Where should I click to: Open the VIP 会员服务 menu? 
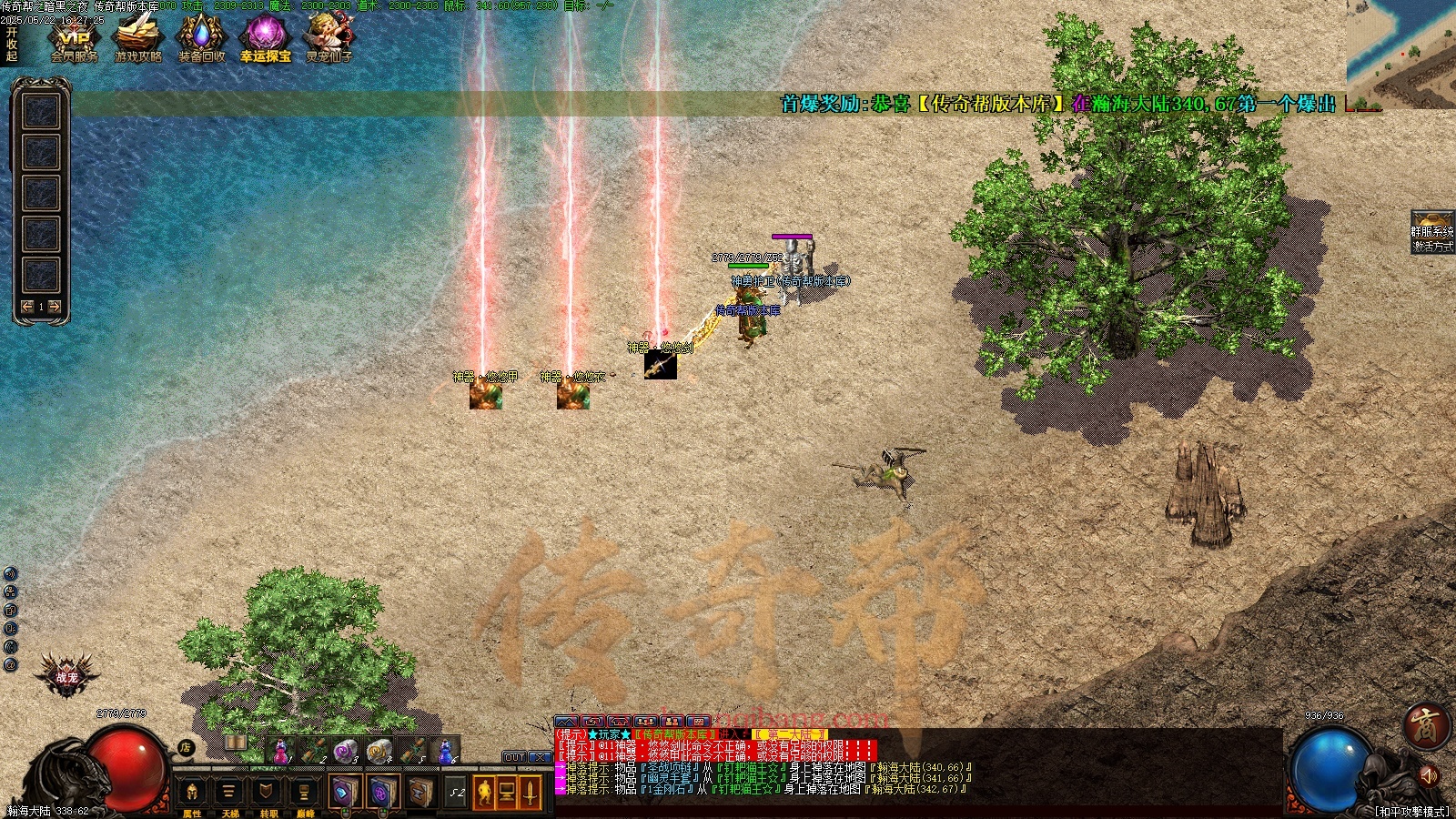click(x=74, y=39)
